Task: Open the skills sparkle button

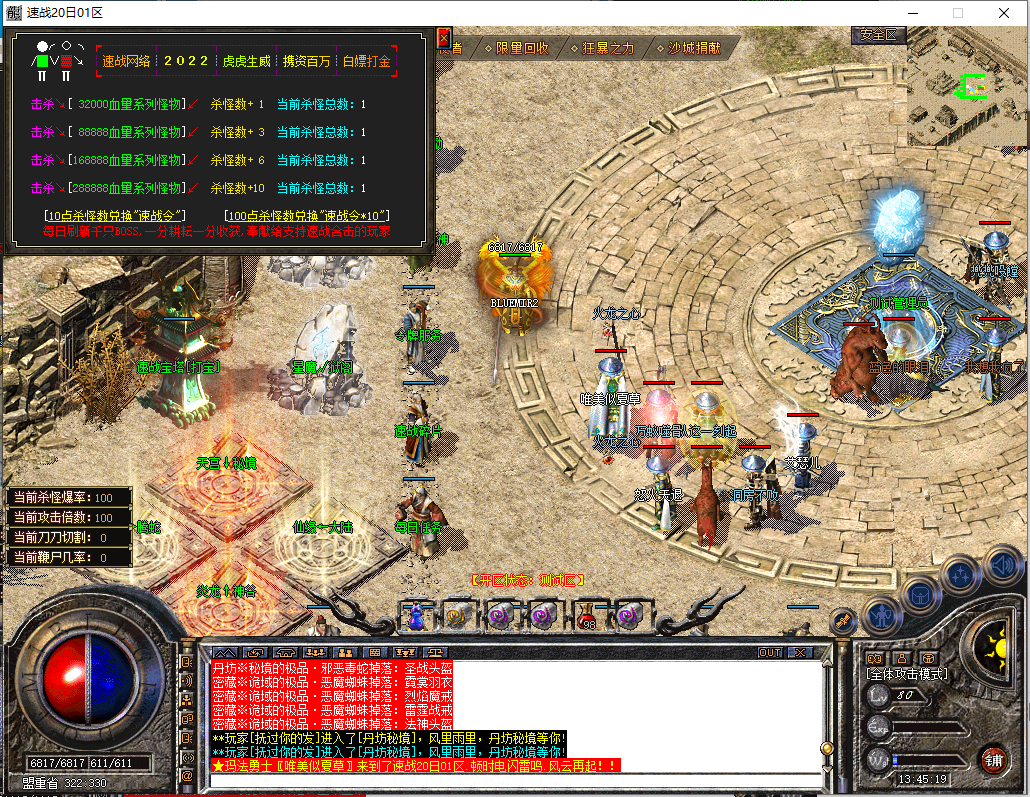Action: pyautogui.click(x=961, y=574)
